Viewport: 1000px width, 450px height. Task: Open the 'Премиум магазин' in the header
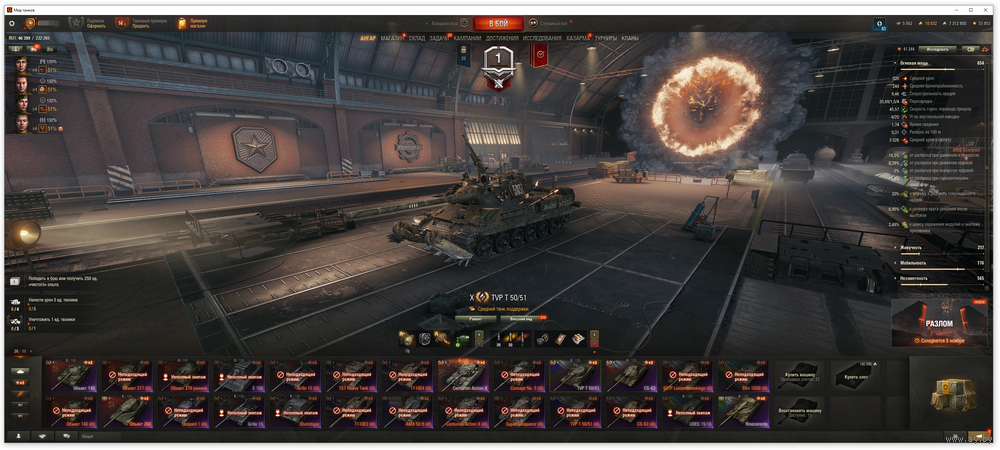194,23
